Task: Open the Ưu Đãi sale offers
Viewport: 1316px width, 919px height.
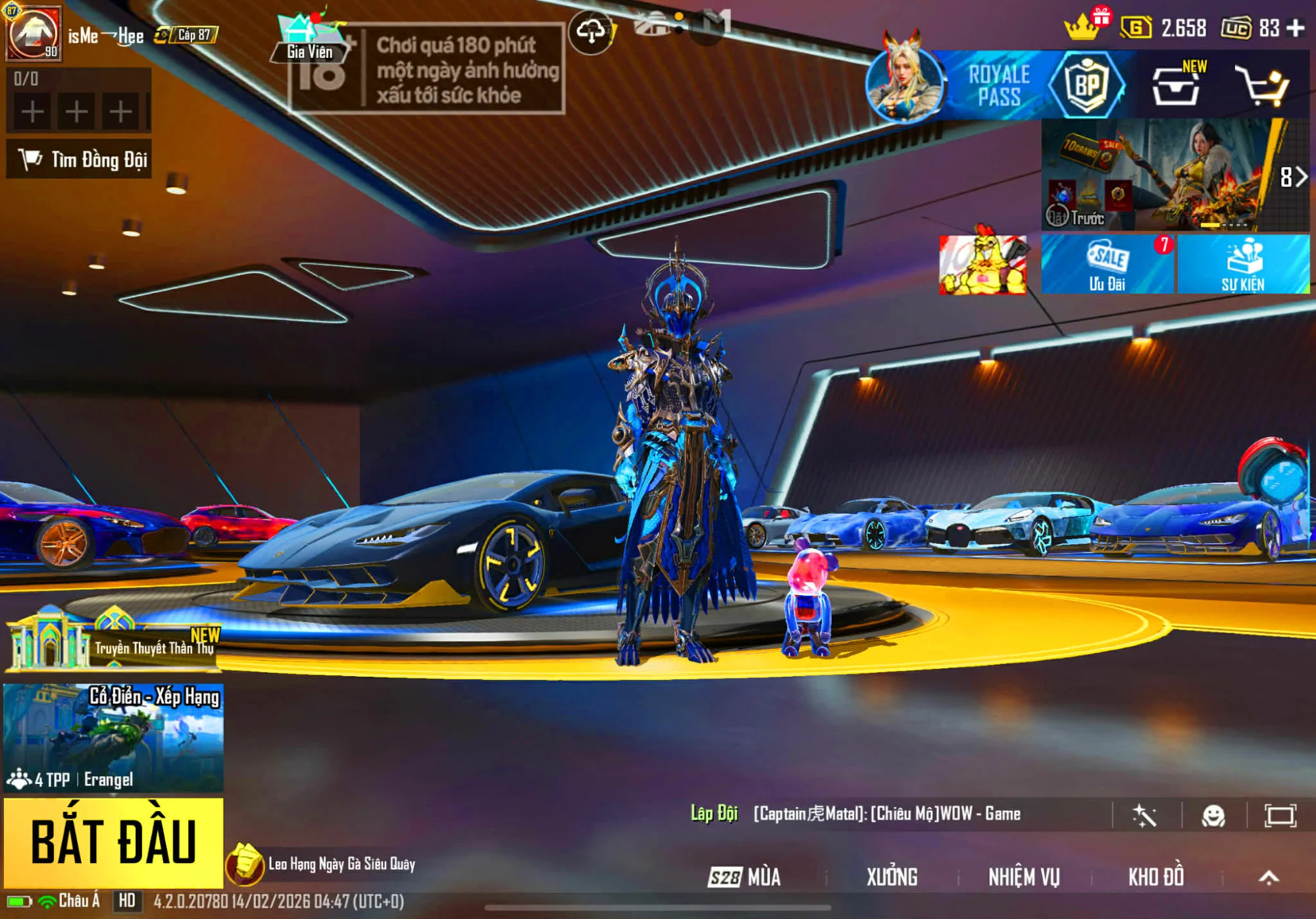Action: (x=1107, y=265)
